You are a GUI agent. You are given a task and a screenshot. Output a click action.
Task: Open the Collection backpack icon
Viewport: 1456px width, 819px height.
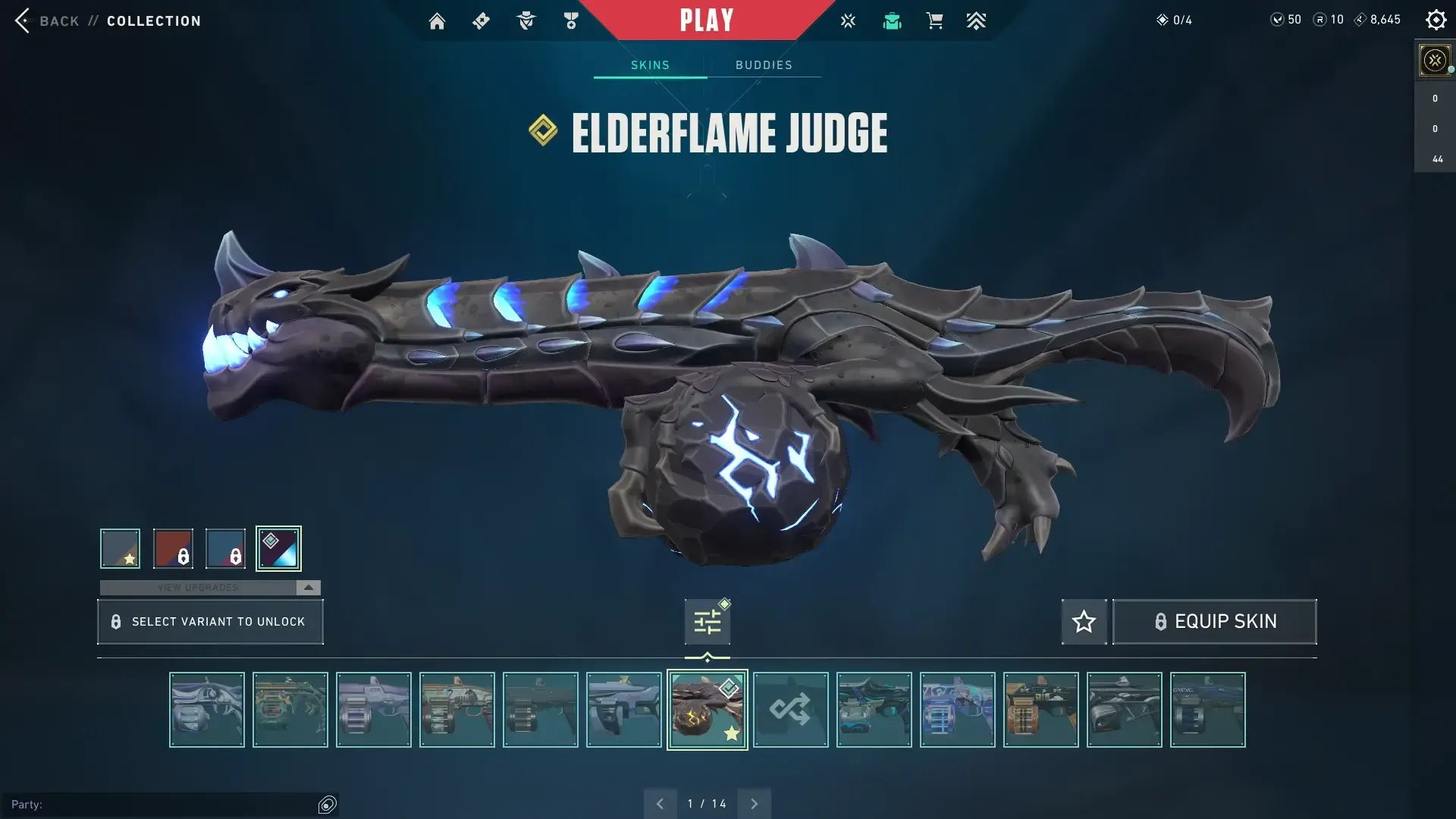[892, 20]
